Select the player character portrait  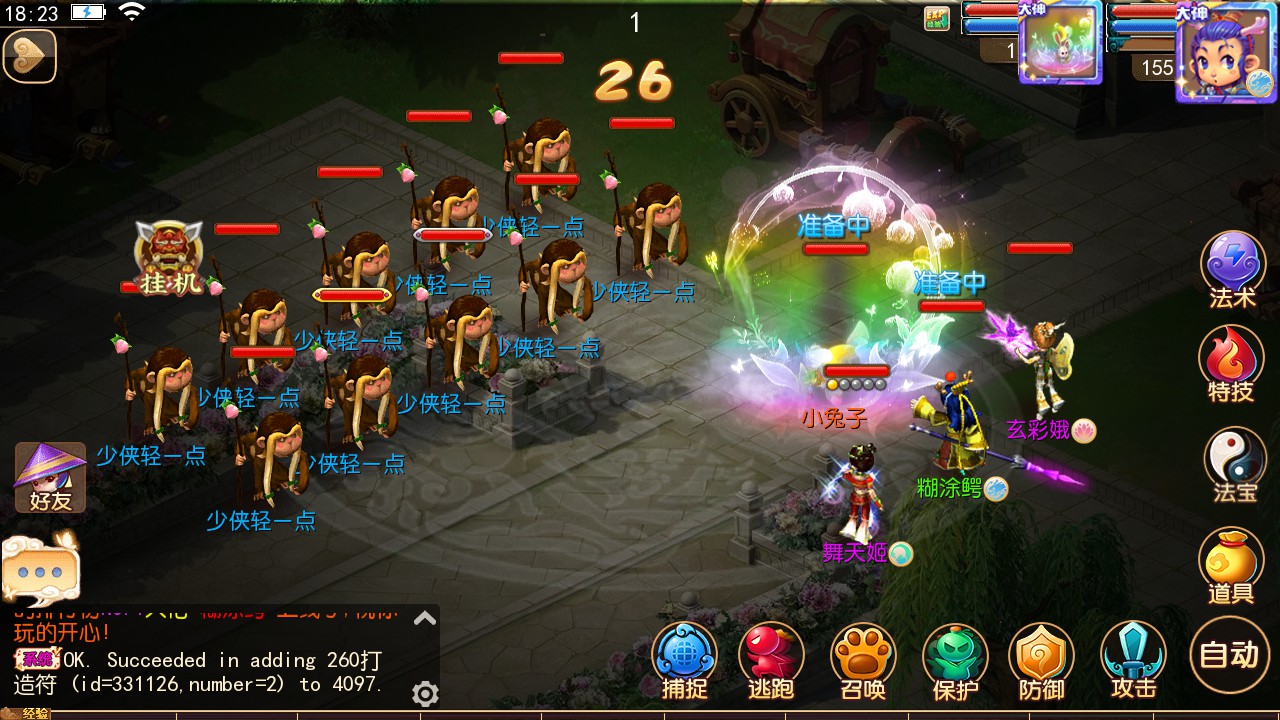click(1226, 51)
